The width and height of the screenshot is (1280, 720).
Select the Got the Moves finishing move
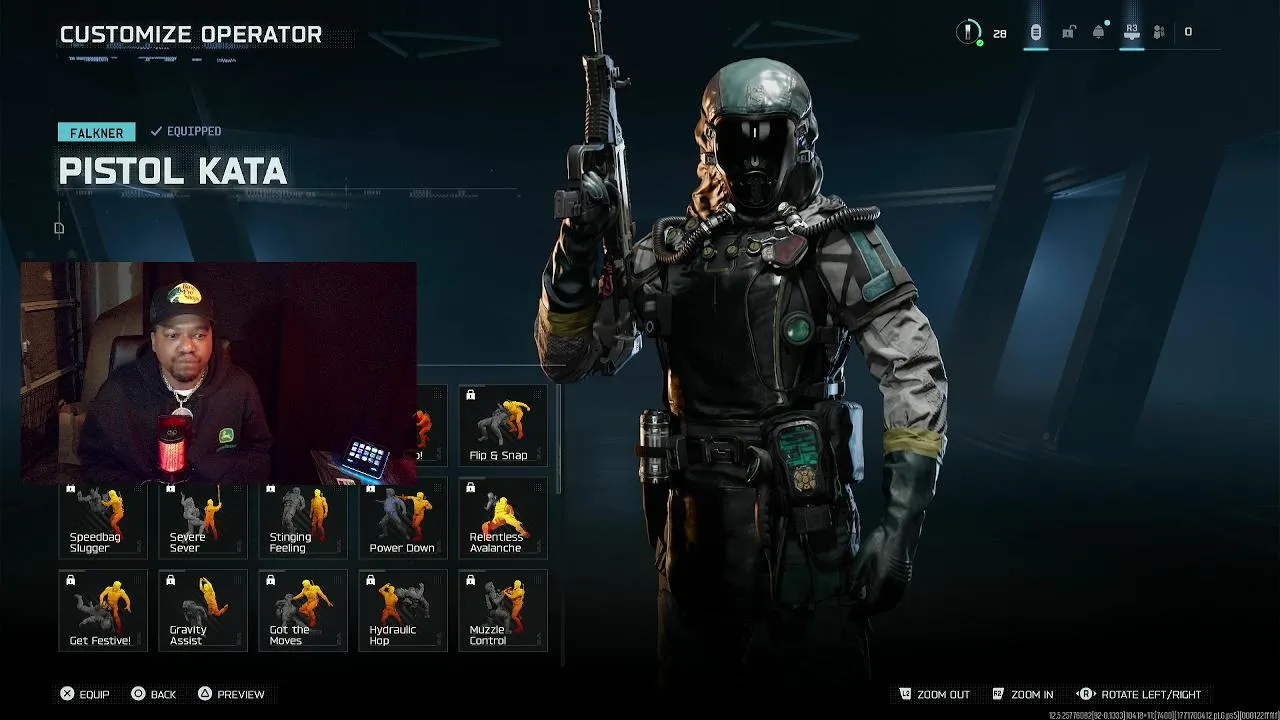tap(302, 610)
